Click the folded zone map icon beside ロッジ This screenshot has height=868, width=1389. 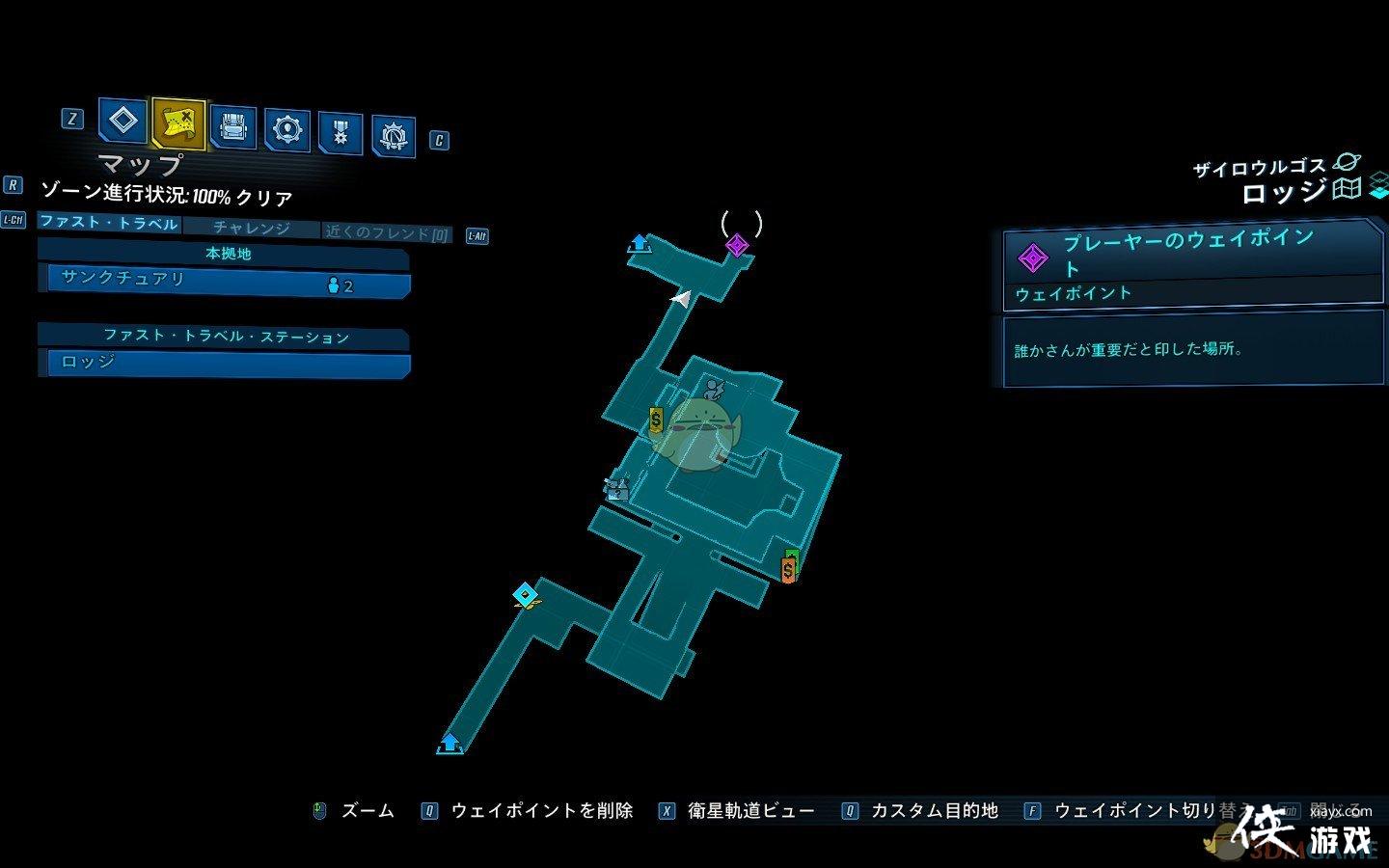(x=1347, y=189)
